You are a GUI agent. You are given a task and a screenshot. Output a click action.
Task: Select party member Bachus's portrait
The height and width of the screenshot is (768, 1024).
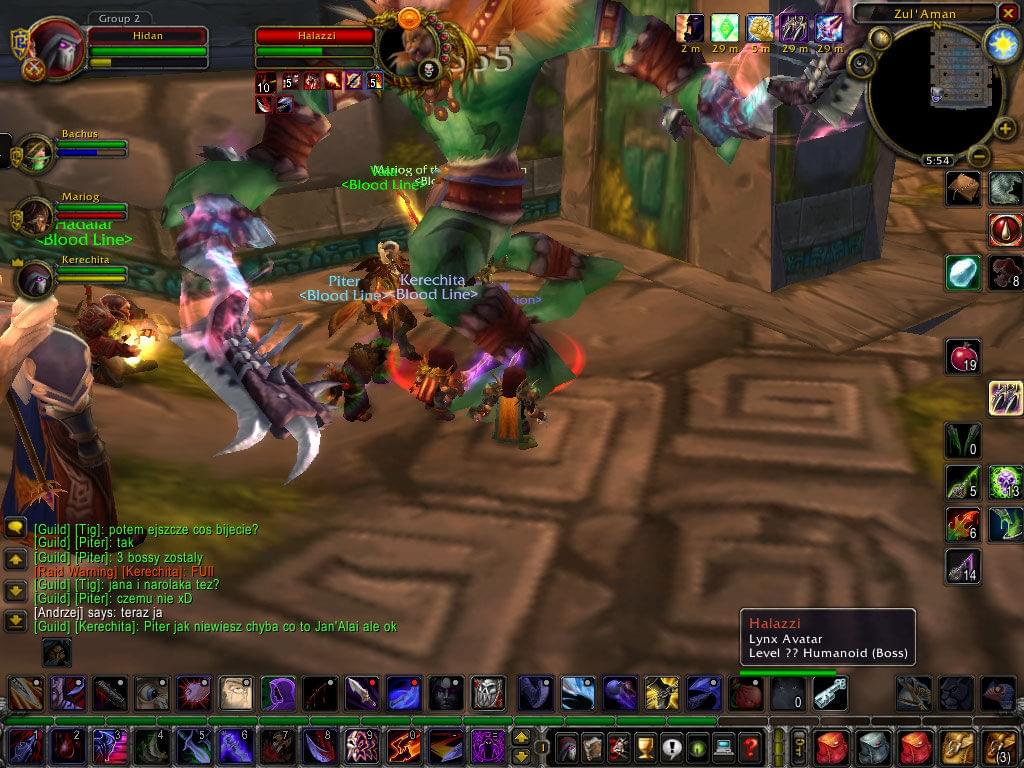[35, 153]
